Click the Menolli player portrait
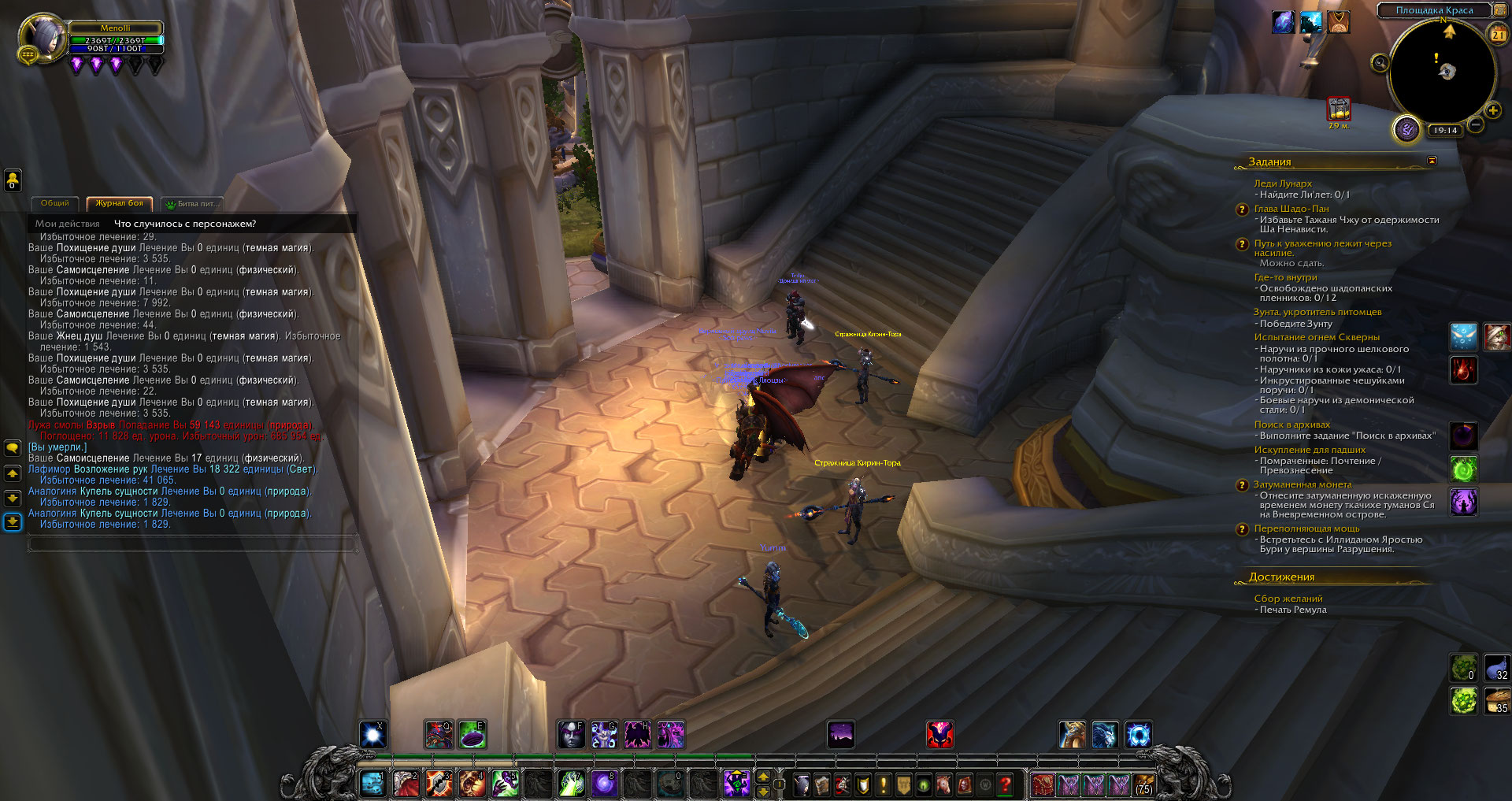 (x=43, y=36)
